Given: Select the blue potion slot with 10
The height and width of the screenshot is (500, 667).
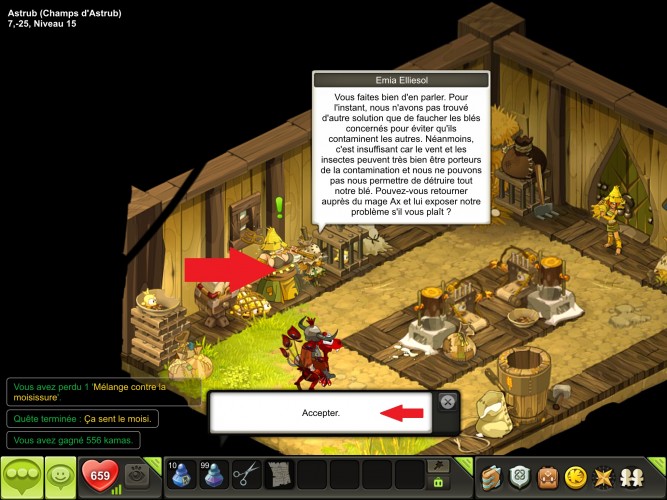Looking at the screenshot, I should tap(179, 473).
